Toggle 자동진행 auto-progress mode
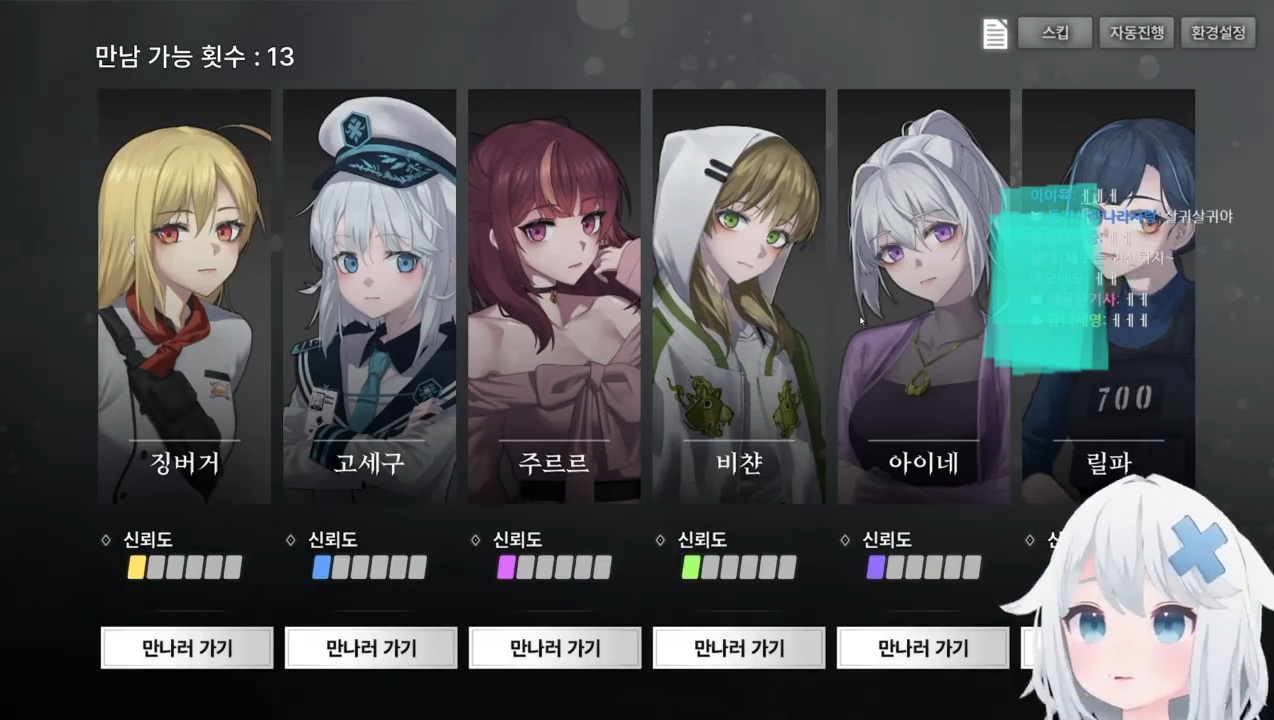The image size is (1274, 720). point(1136,33)
